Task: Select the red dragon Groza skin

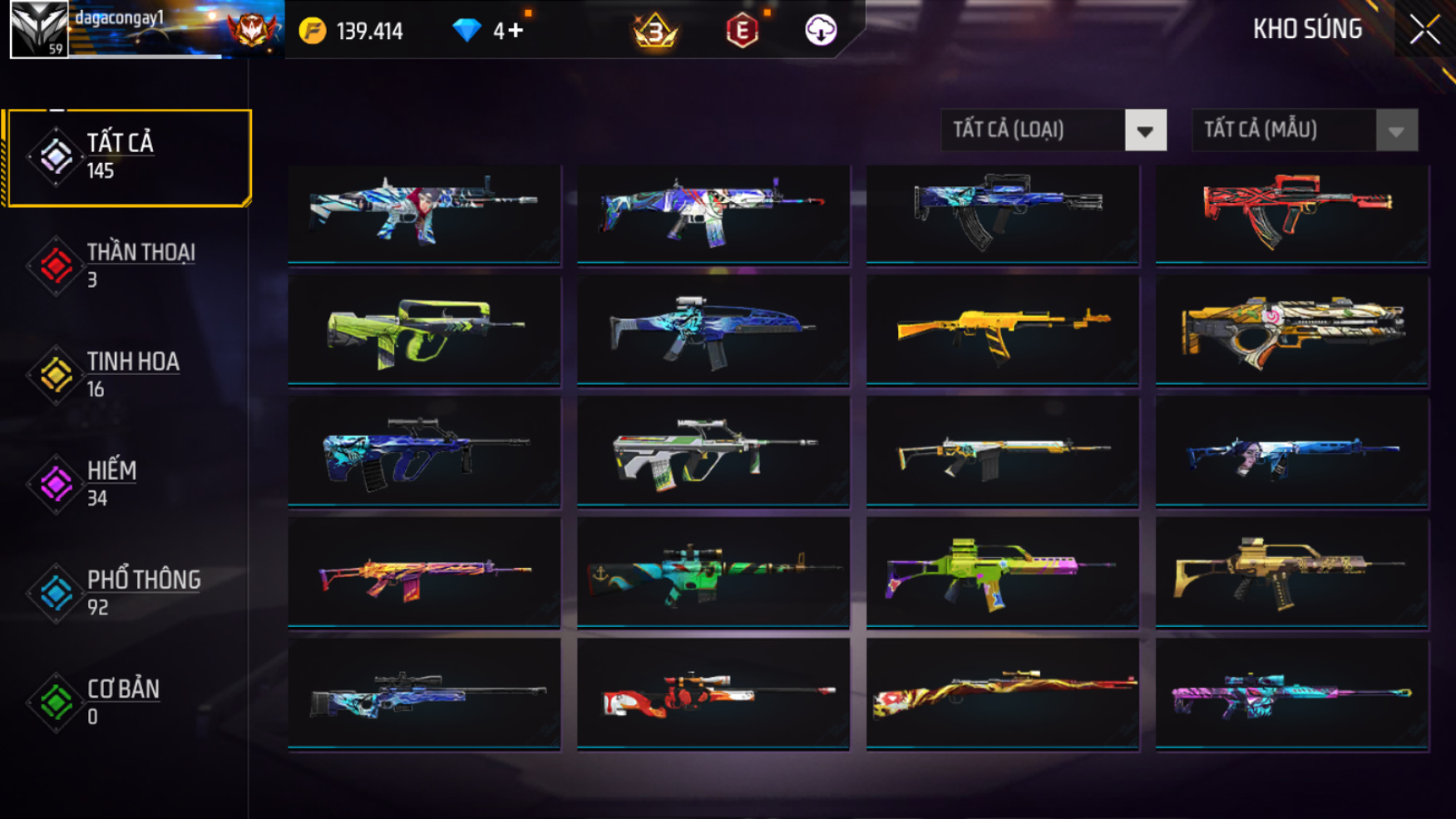Action: tap(1291, 213)
